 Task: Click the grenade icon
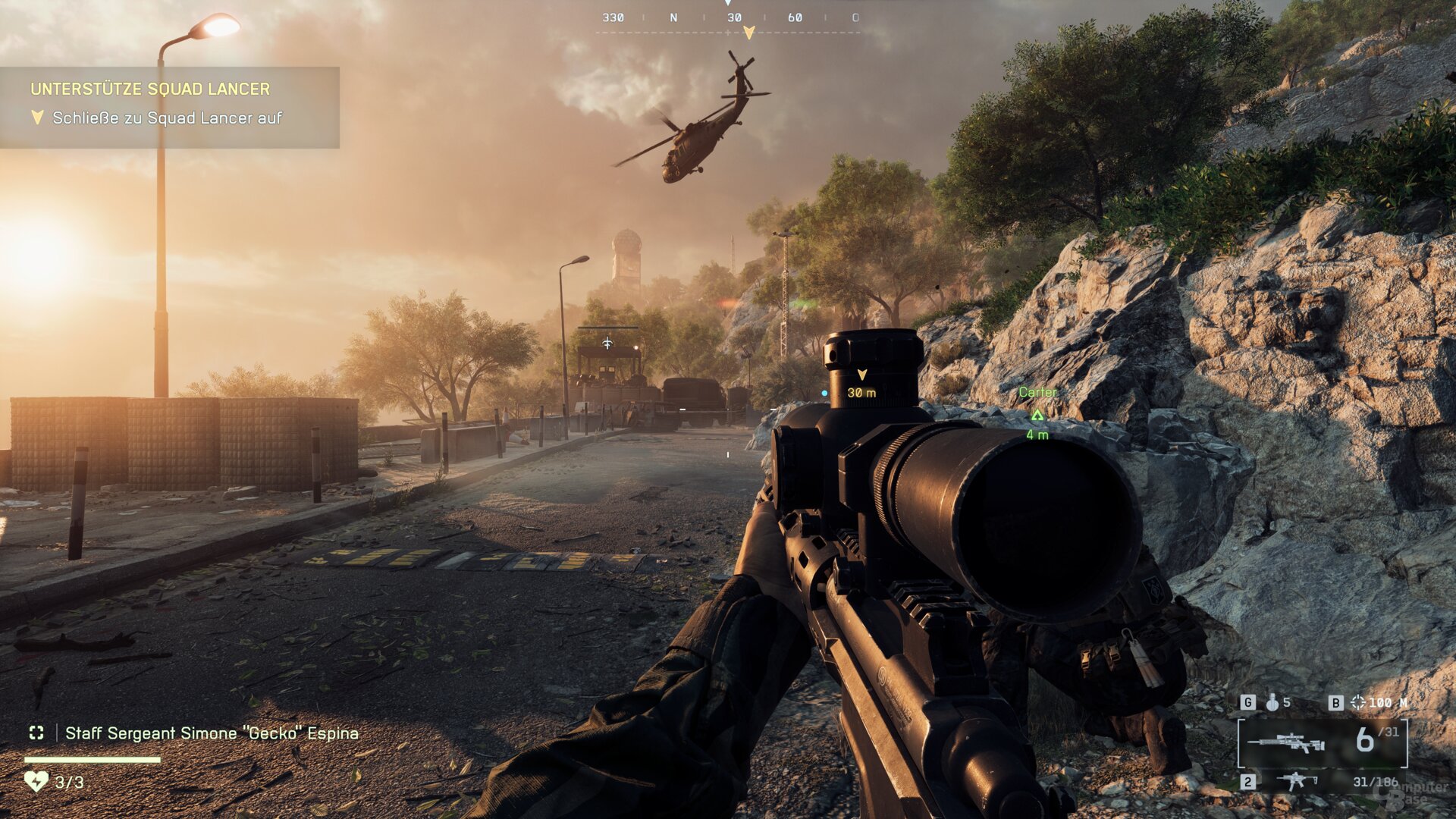coord(1272,702)
